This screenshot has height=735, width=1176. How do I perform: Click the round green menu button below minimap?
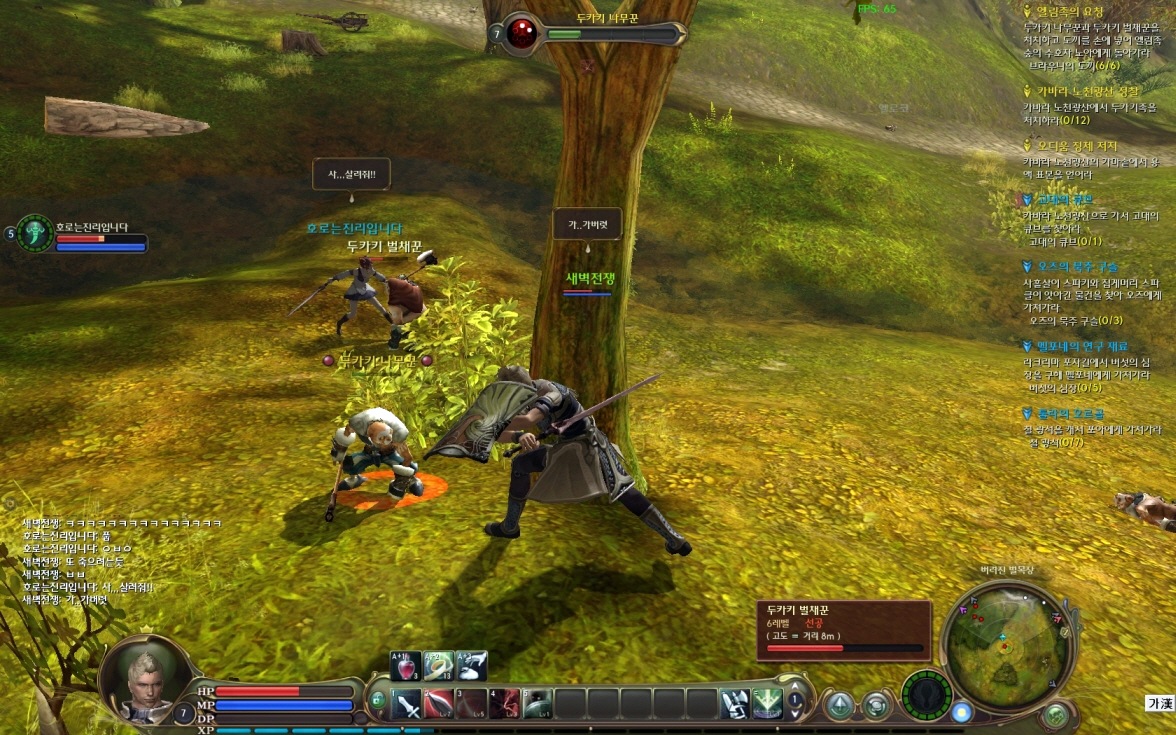[1055, 715]
